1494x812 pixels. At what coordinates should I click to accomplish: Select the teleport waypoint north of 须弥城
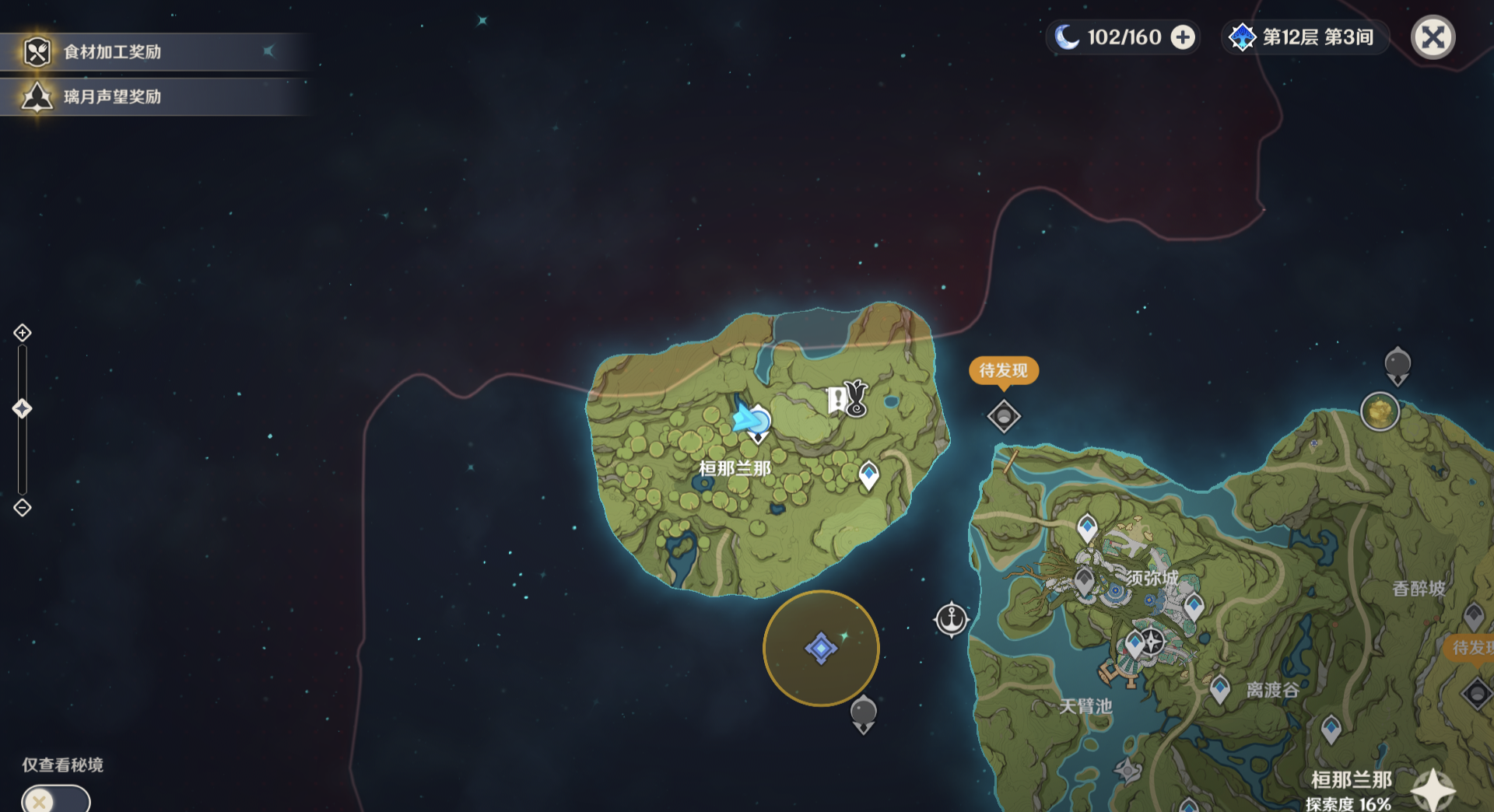tap(1087, 529)
